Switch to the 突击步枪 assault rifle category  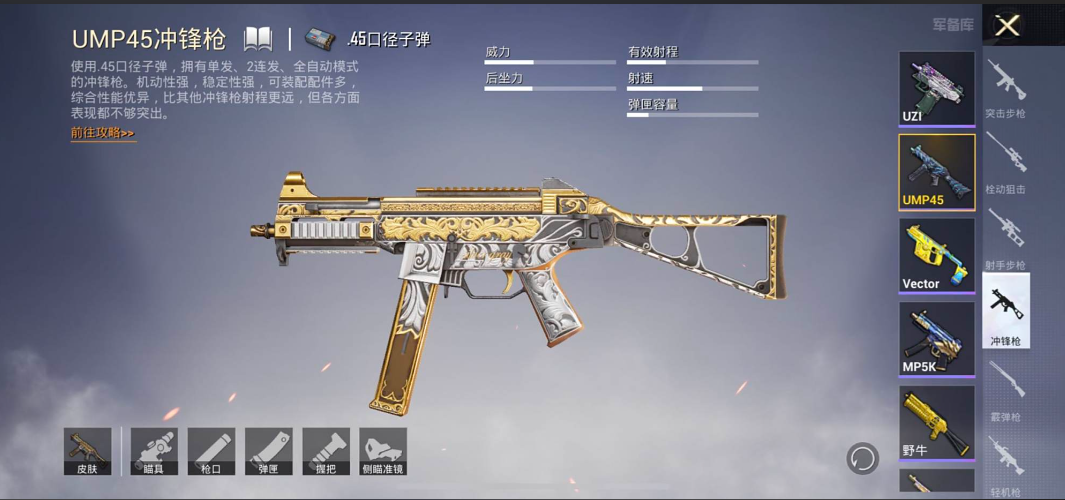(1005, 88)
